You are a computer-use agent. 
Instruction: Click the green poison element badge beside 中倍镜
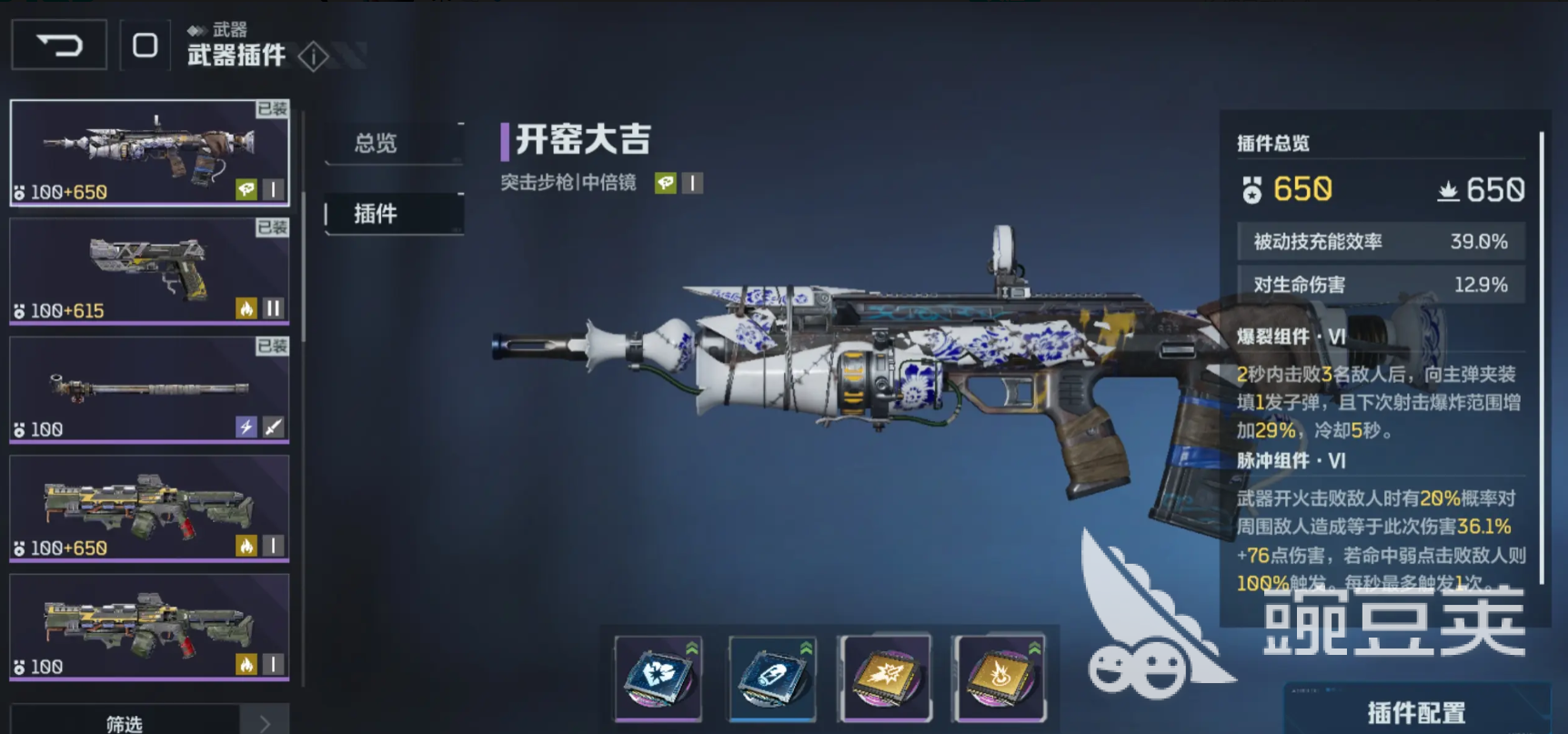pos(667,183)
